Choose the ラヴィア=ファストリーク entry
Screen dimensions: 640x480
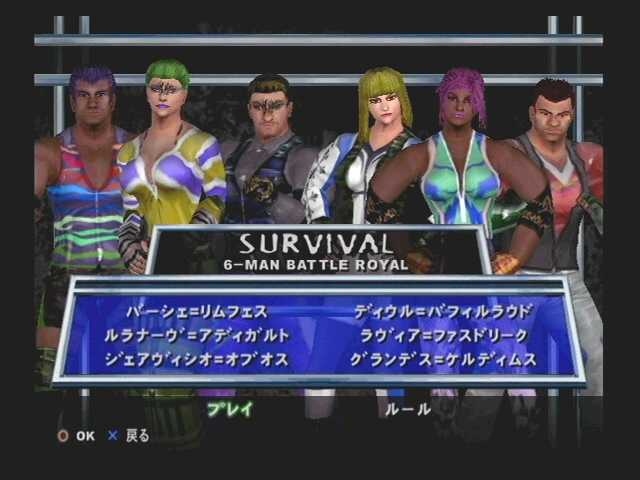click(x=444, y=335)
